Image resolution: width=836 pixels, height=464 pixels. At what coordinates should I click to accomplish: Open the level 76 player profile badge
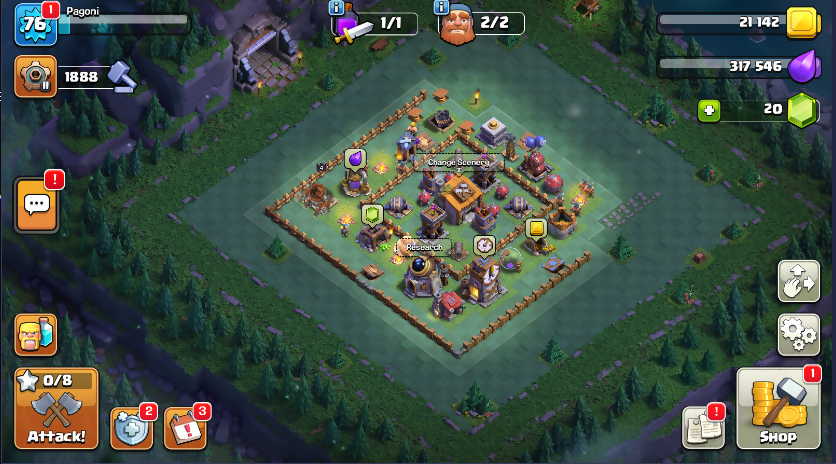pos(33,24)
